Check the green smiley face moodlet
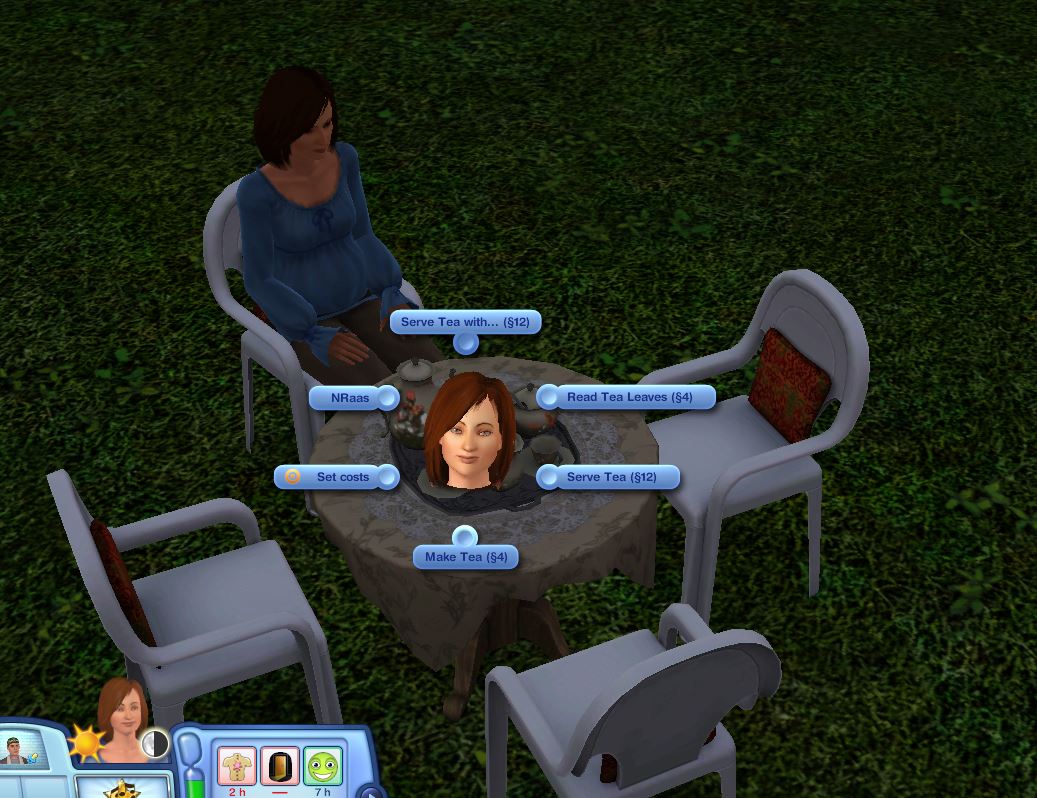Image resolution: width=1037 pixels, height=798 pixels. click(323, 766)
